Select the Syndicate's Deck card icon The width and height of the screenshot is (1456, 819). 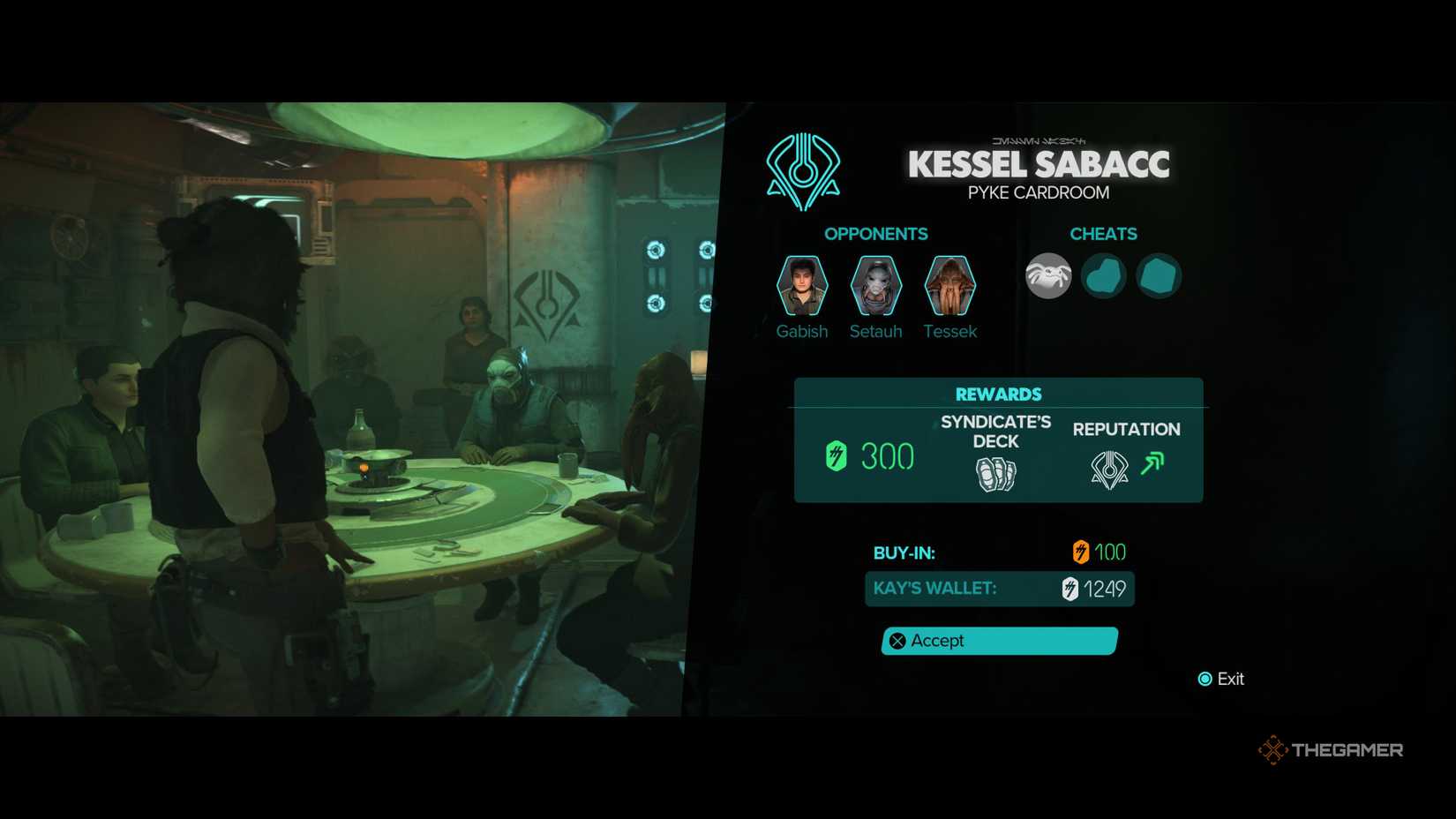point(995,473)
